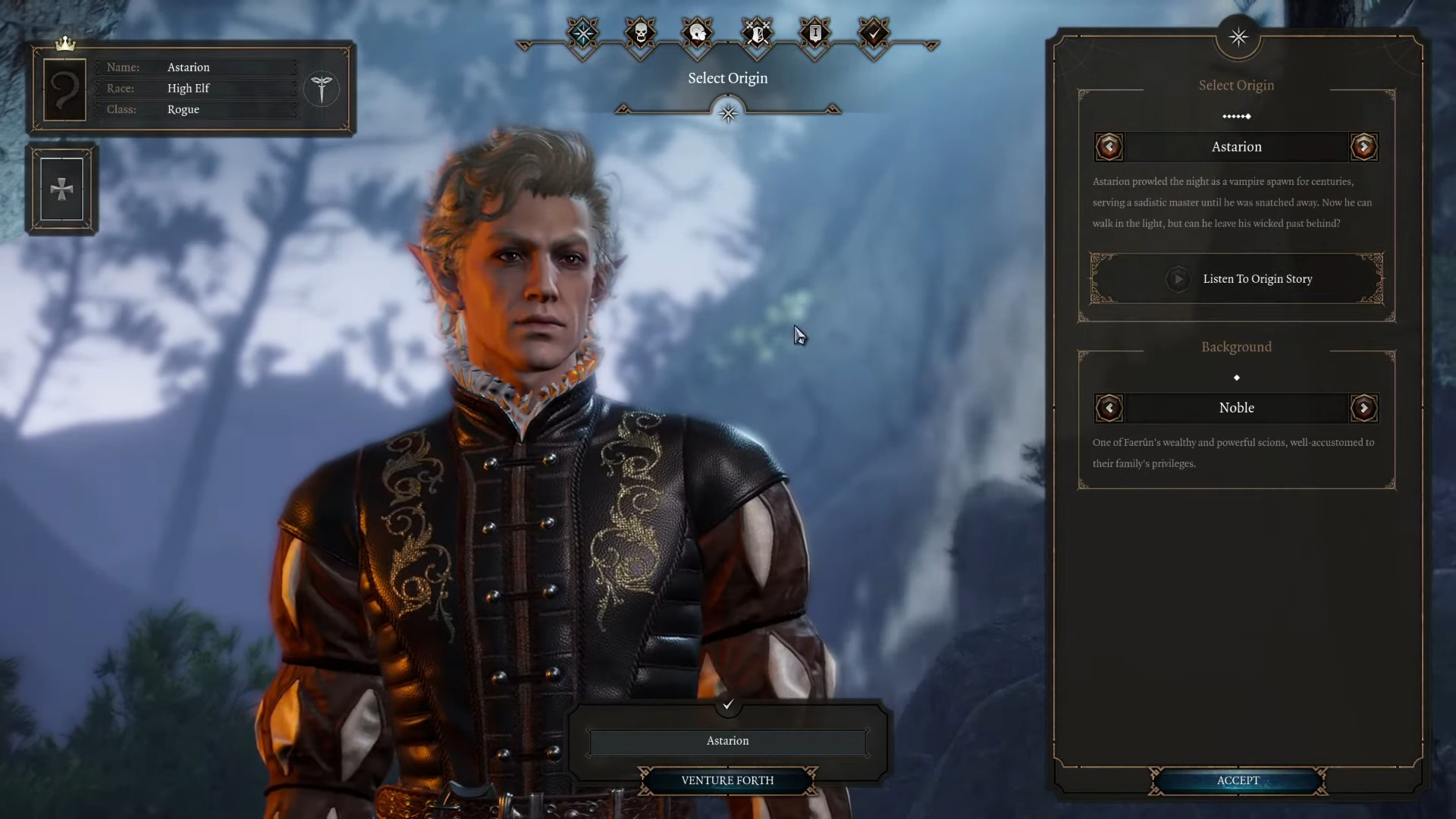This screenshot has height=819, width=1456.
Task: Click the right arrow to change origin character
Action: click(1363, 147)
